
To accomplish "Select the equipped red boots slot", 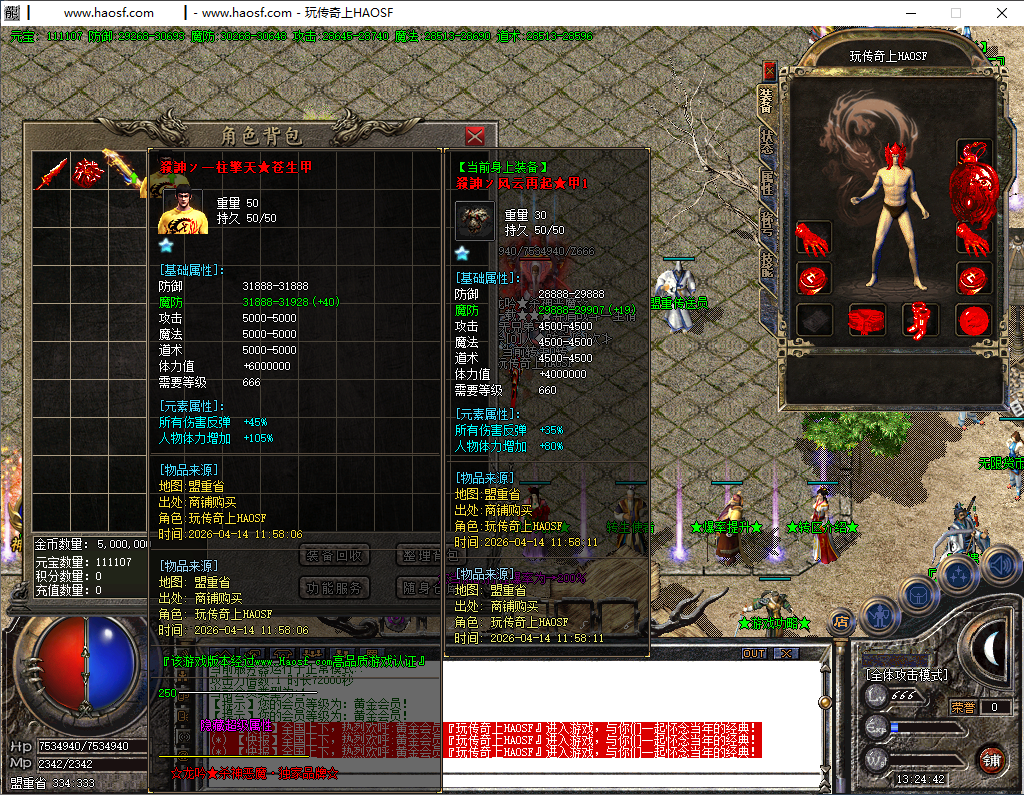I will pyautogui.click(x=920, y=320).
